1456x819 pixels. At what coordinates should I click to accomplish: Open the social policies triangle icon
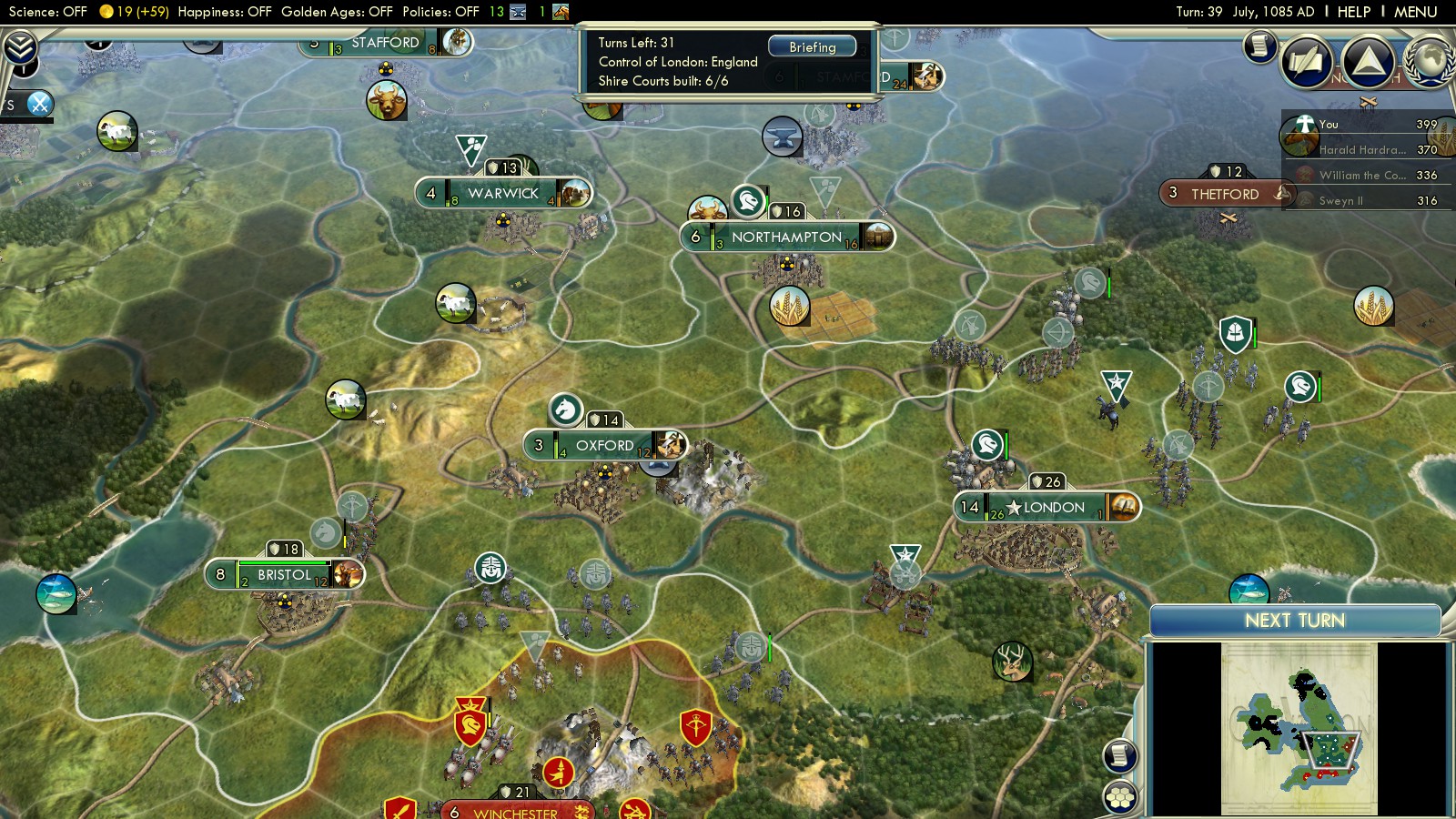click(x=1368, y=61)
